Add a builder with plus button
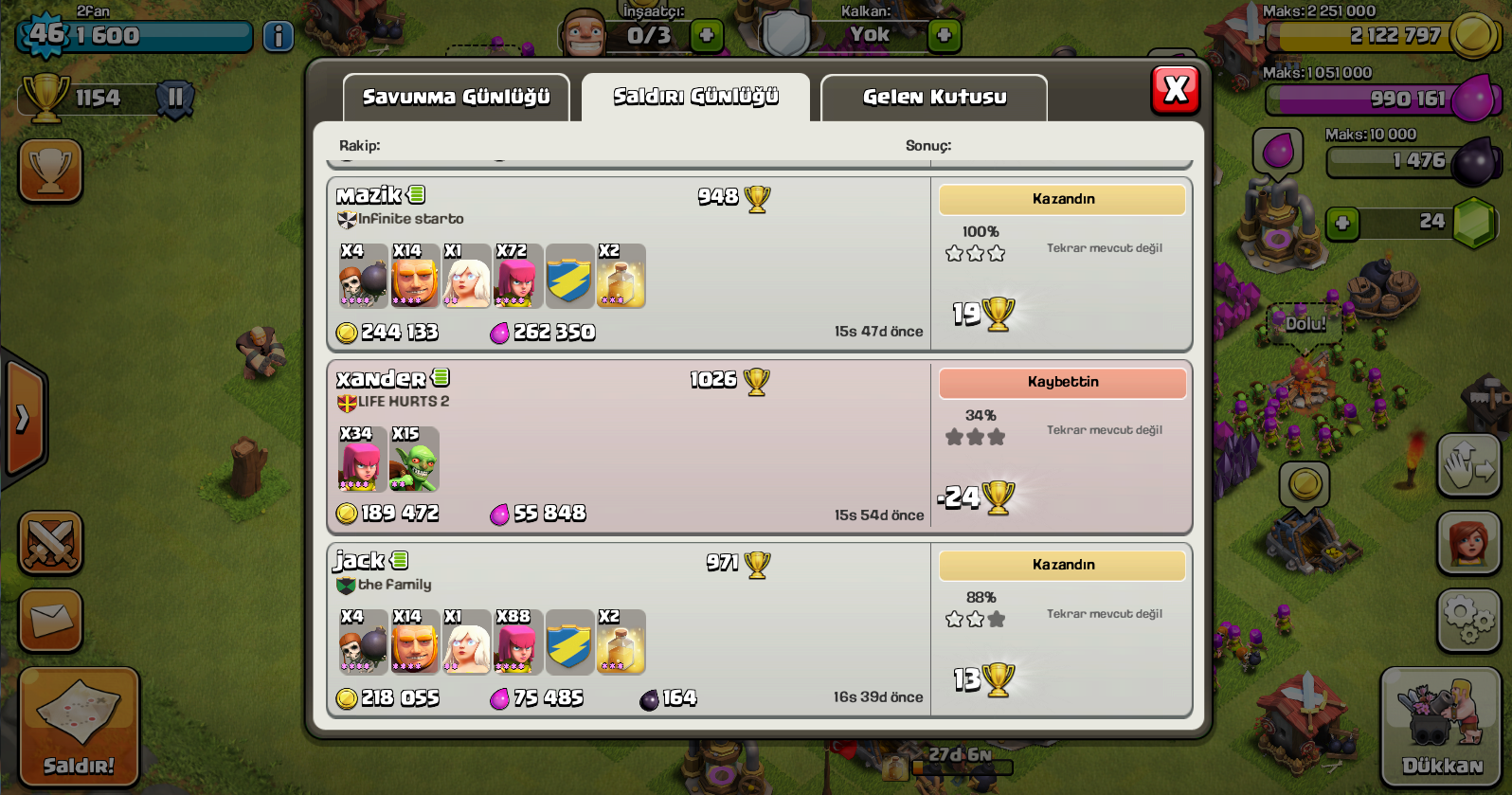Image resolution: width=1512 pixels, height=795 pixels. tap(706, 36)
